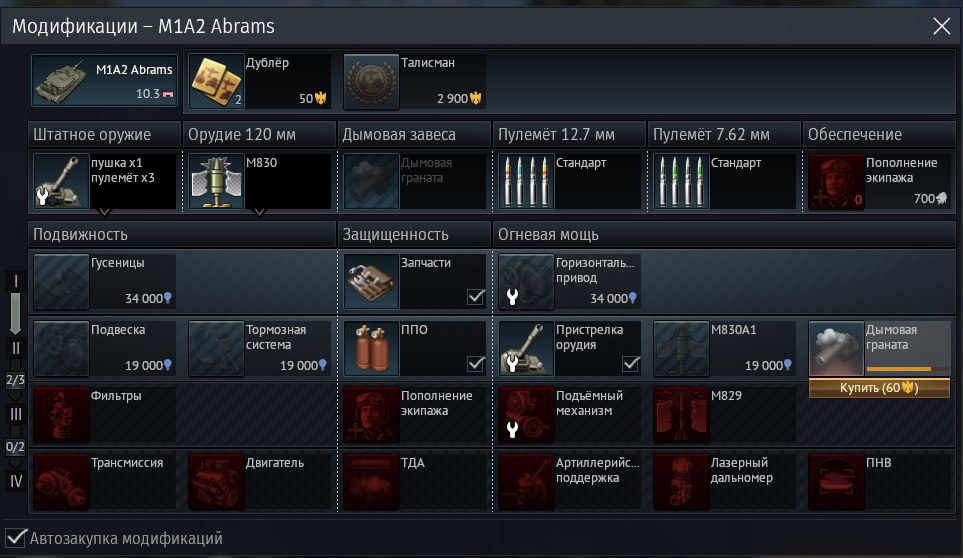Open the Талисман talisman purchase slot

pos(414,81)
